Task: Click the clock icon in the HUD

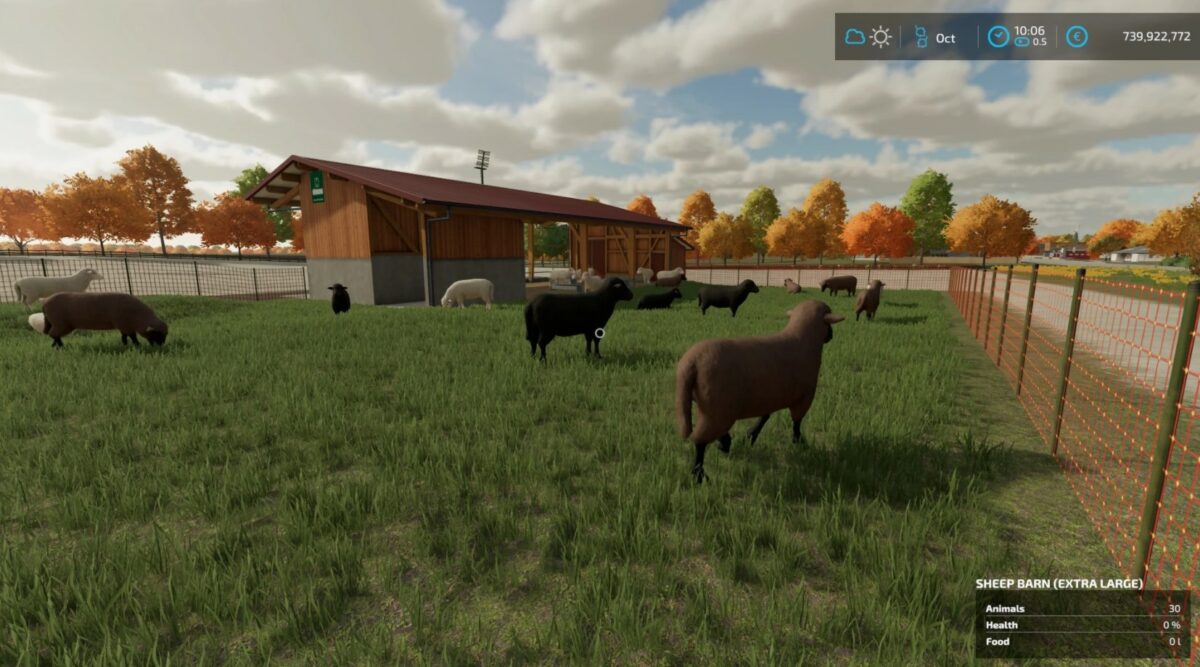Action: [998, 37]
